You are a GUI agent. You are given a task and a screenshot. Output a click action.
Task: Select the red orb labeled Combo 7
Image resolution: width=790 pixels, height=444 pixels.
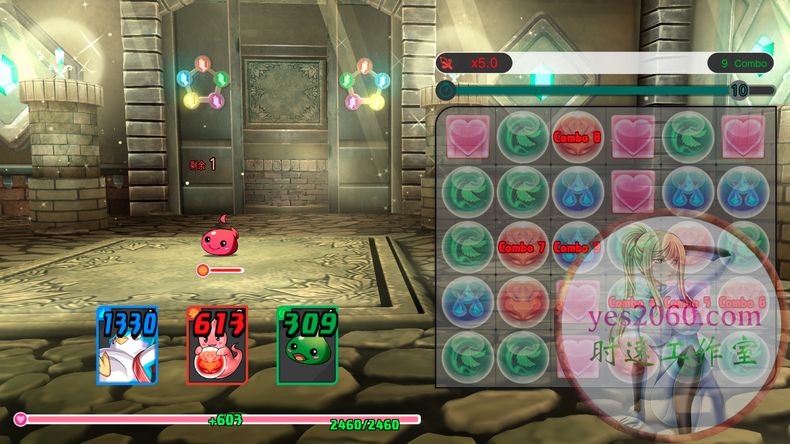pyautogui.click(x=523, y=246)
